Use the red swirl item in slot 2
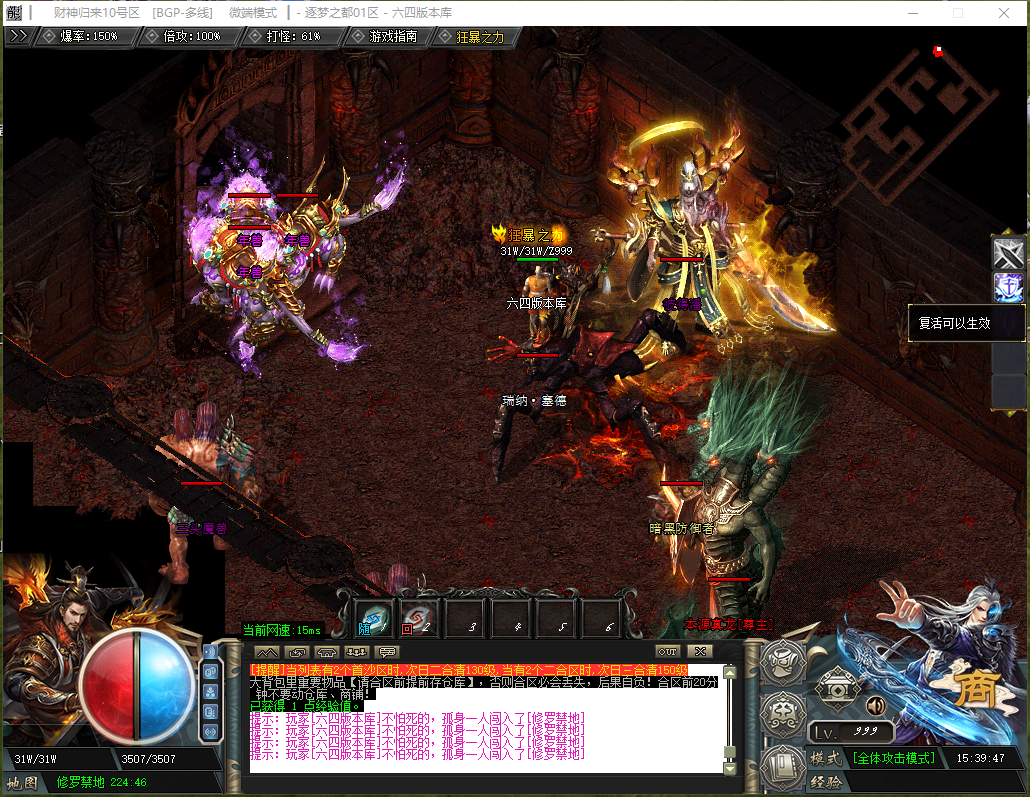 419,620
